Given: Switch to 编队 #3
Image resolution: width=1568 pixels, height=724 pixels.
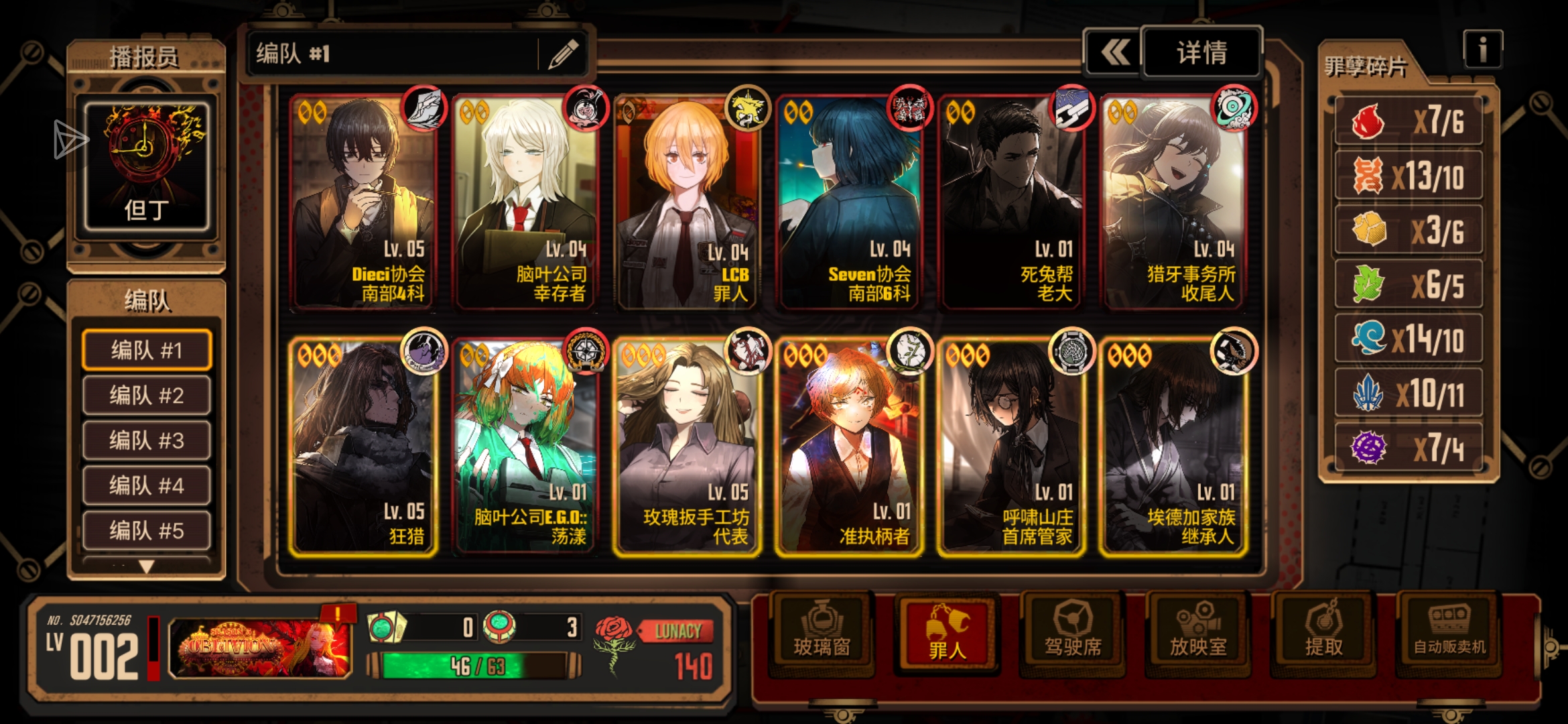Looking at the screenshot, I should [146, 440].
